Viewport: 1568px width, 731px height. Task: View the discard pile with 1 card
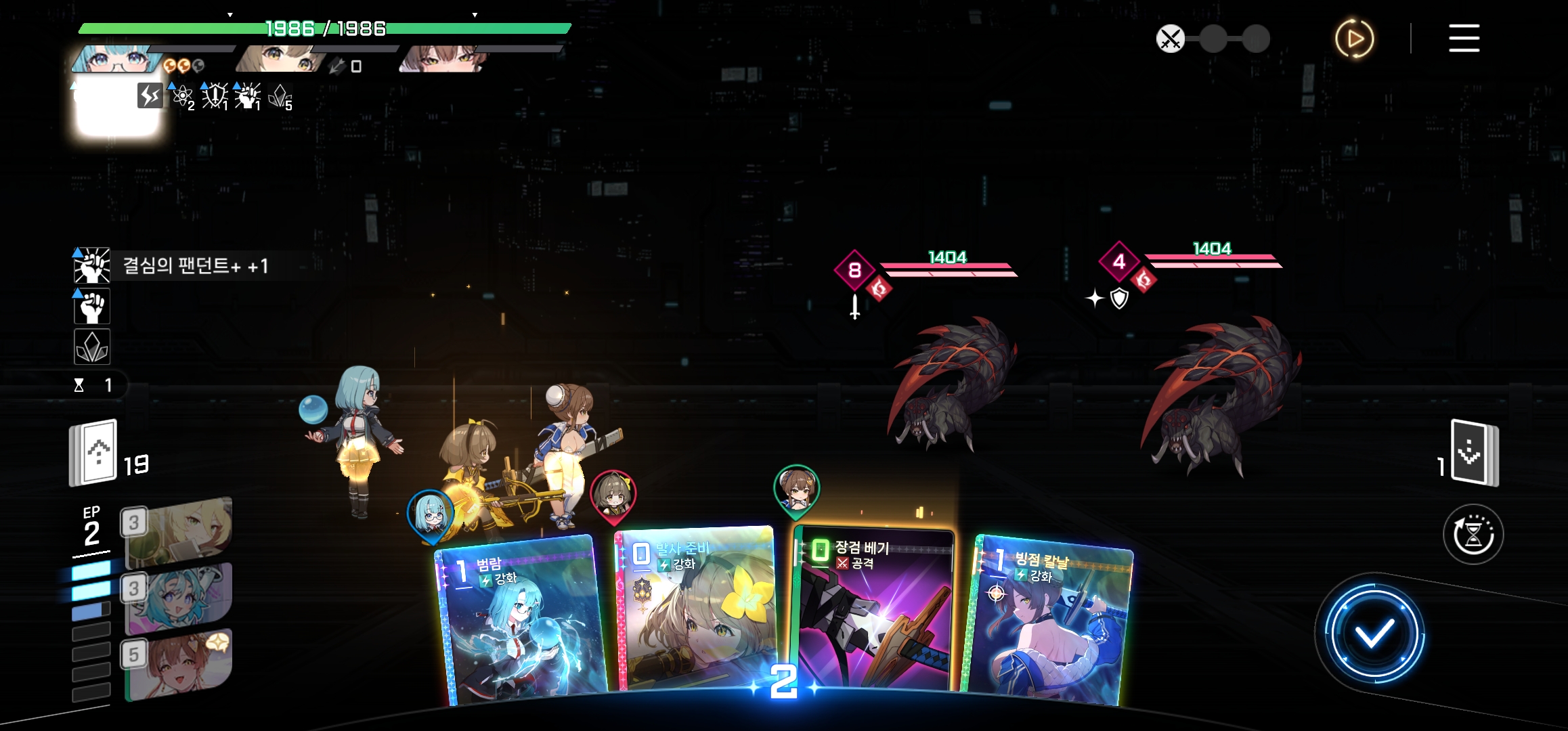(x=1475, y=453)
